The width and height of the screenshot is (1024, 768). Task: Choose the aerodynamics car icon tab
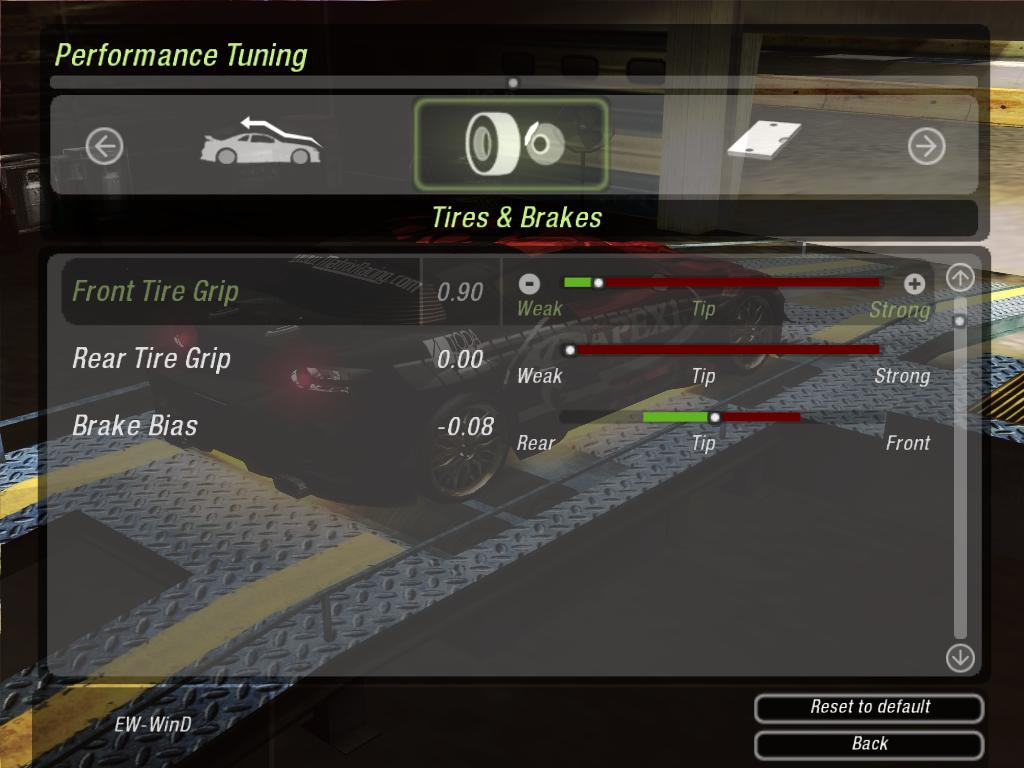click(x=261, y=143)
